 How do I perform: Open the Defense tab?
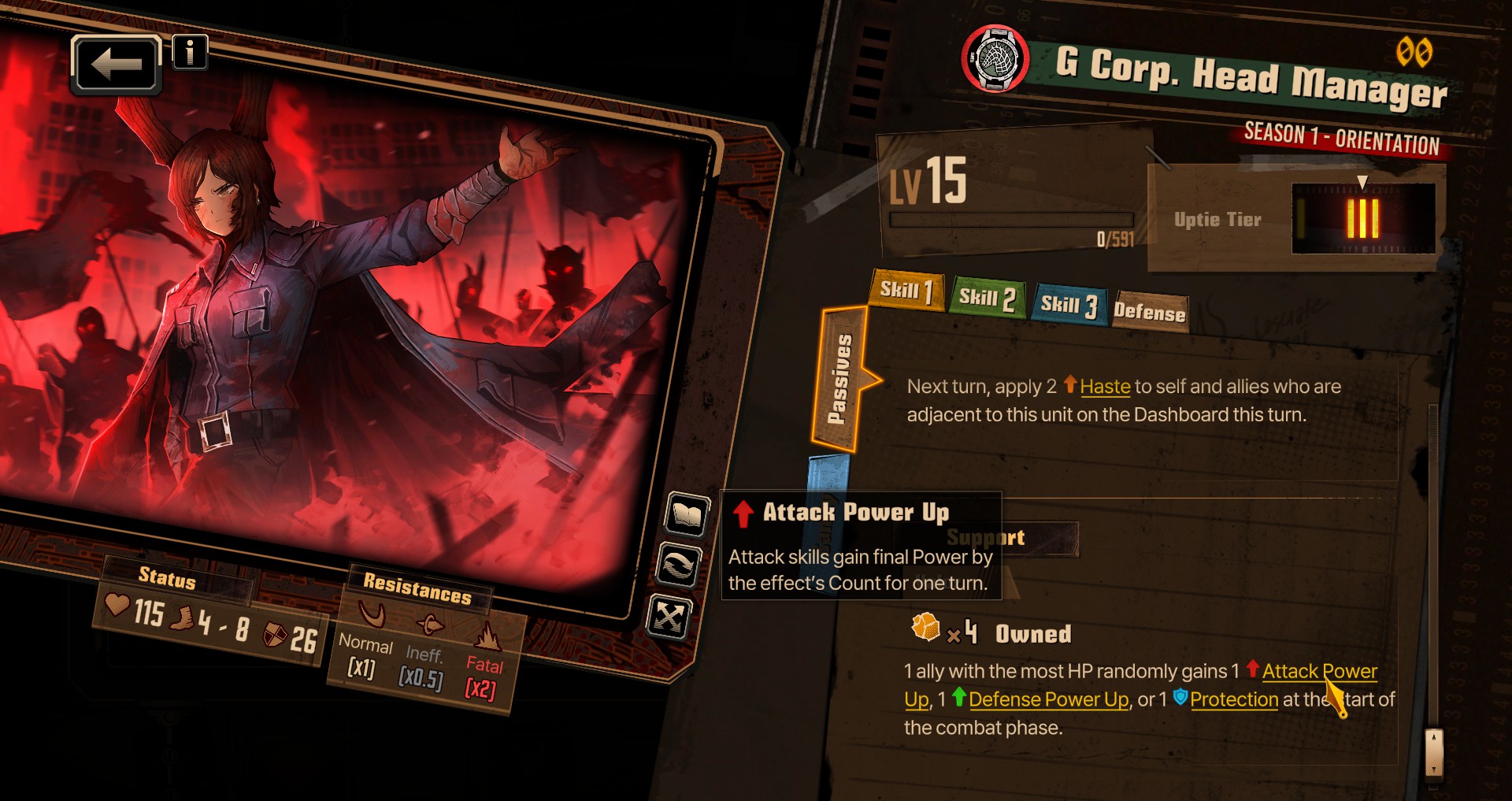pos(1151,312)
